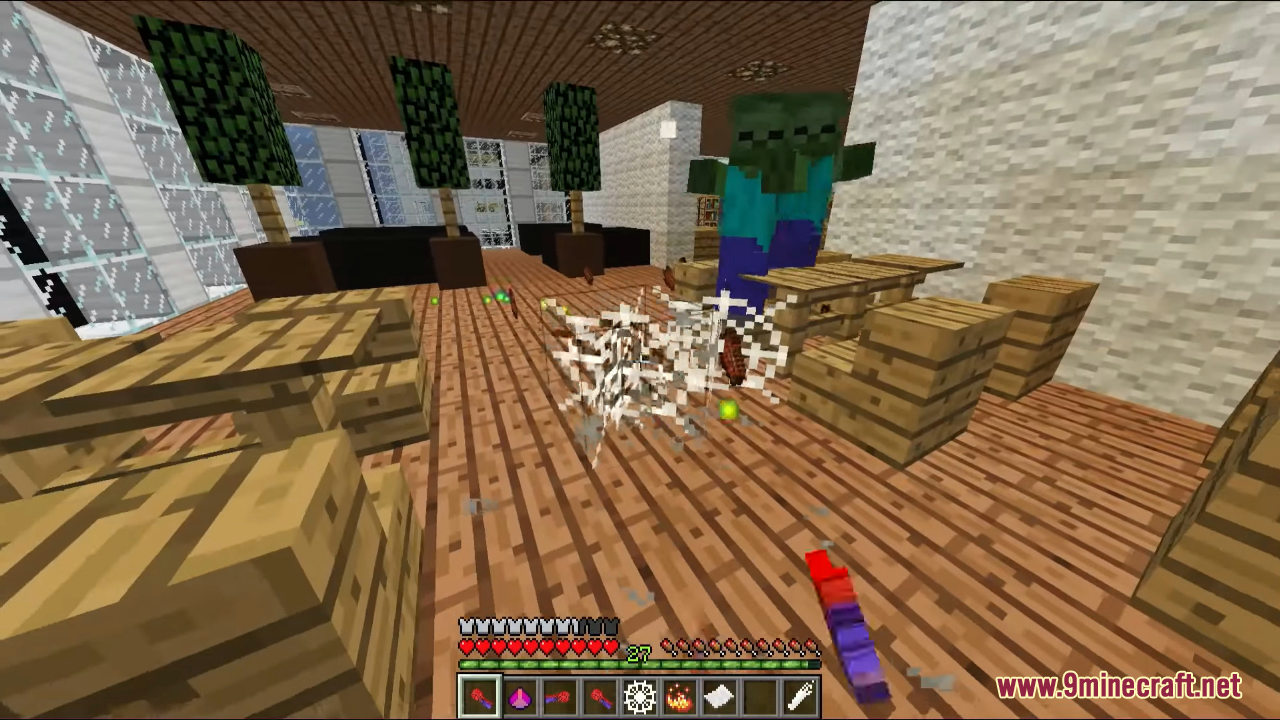Select the stick in the last hotbar slot
The image size is (1280, 720).
799,695
